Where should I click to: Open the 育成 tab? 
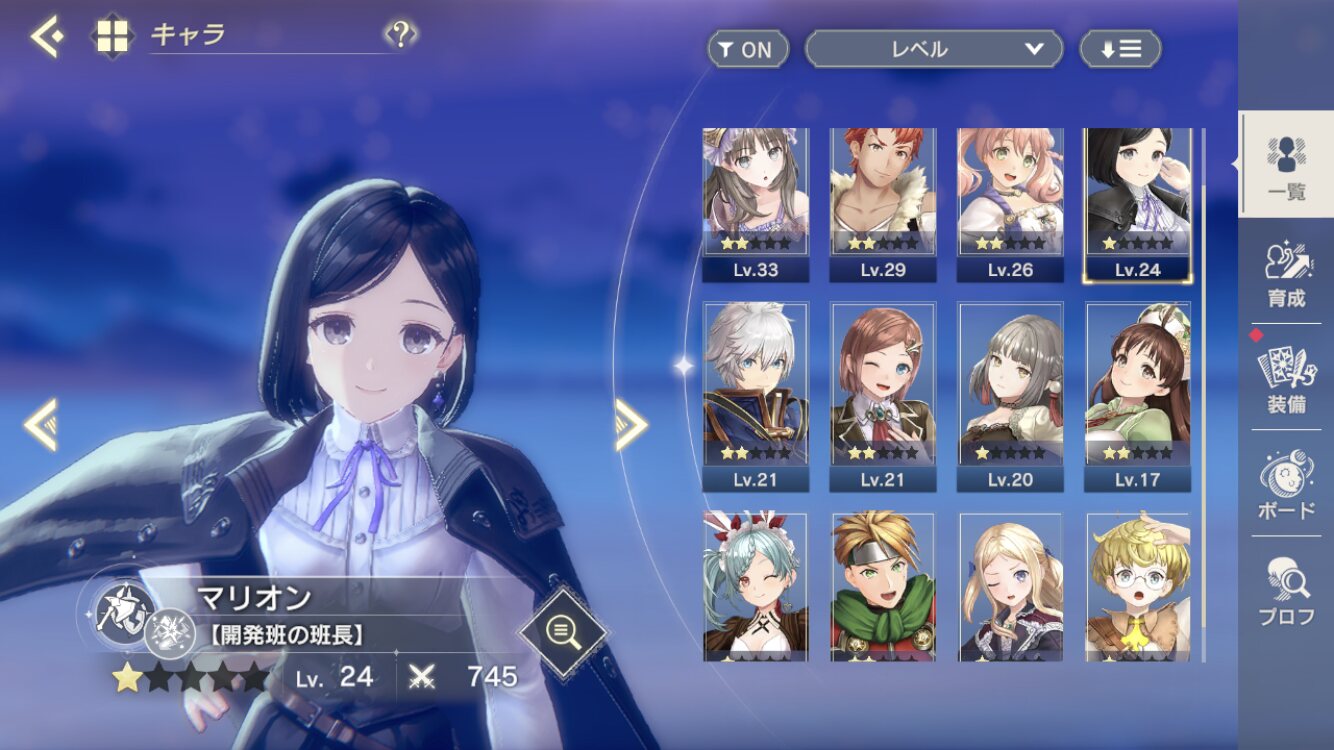click(x=1286, y=272)
